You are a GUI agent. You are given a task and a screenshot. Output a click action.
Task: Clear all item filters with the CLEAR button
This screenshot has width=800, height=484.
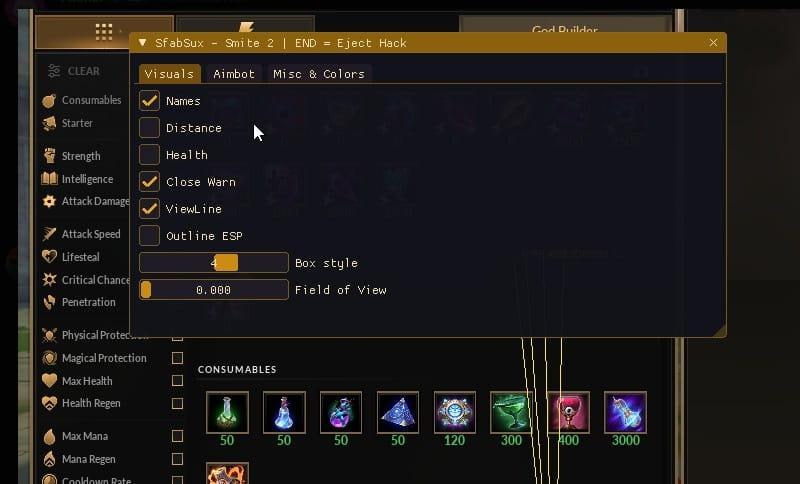click(74, 71)
